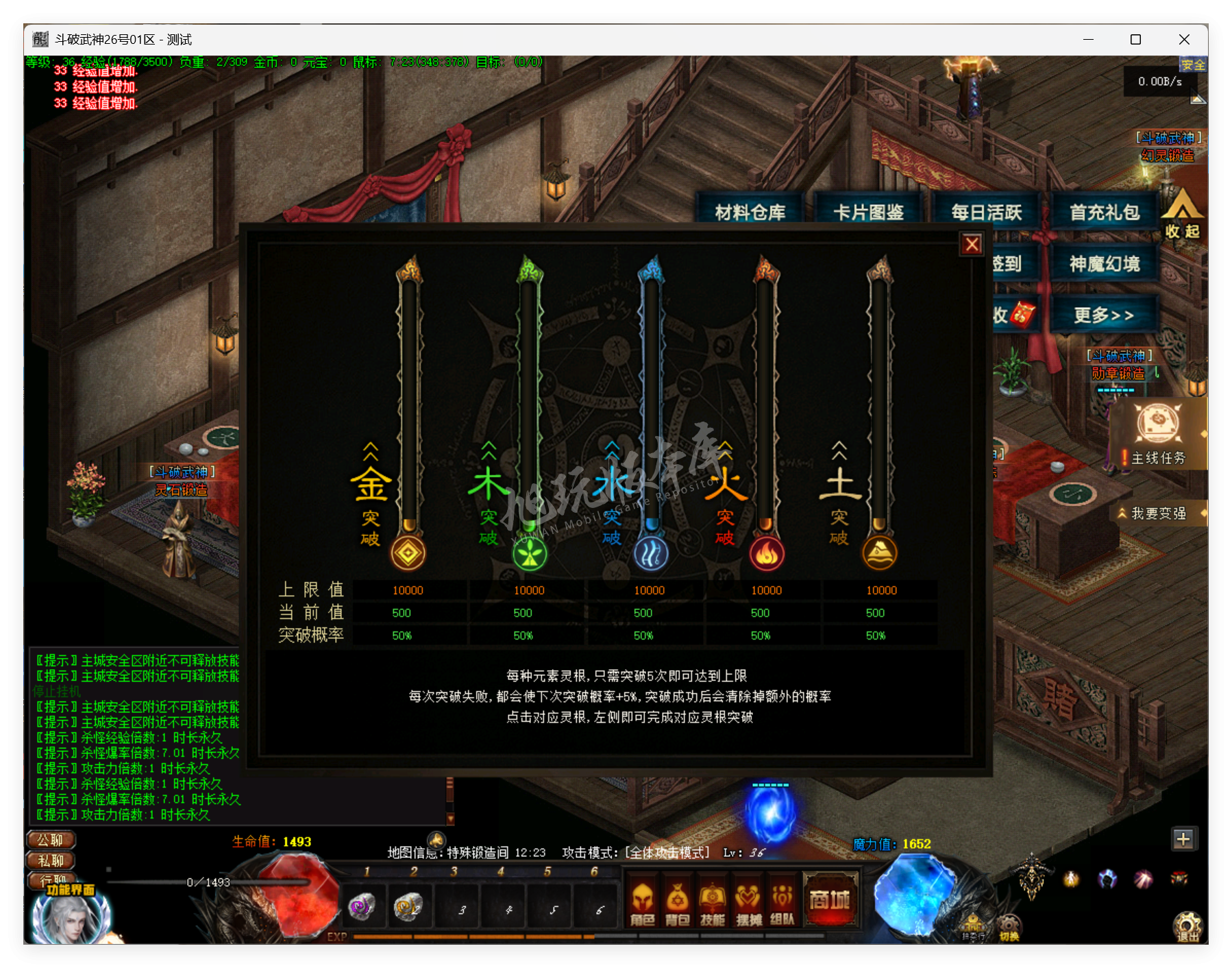
Task: Switch to the 公聊 chat tab
Action: [x=50, y=840]
